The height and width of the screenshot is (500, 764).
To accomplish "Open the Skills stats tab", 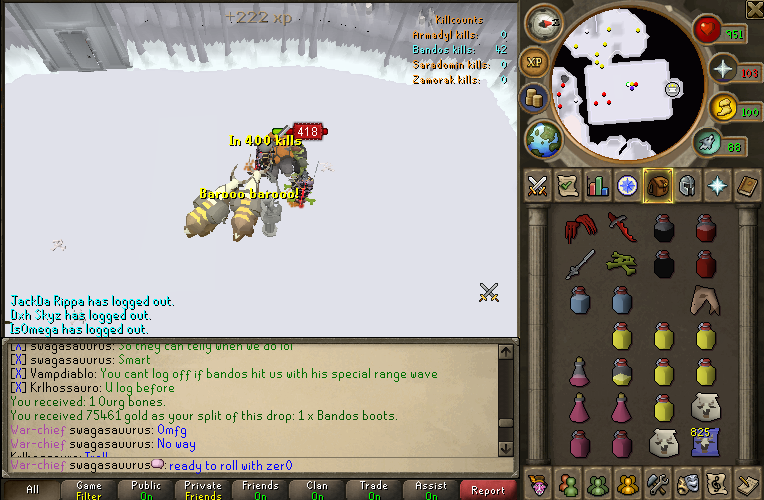I will coord(597,185).
